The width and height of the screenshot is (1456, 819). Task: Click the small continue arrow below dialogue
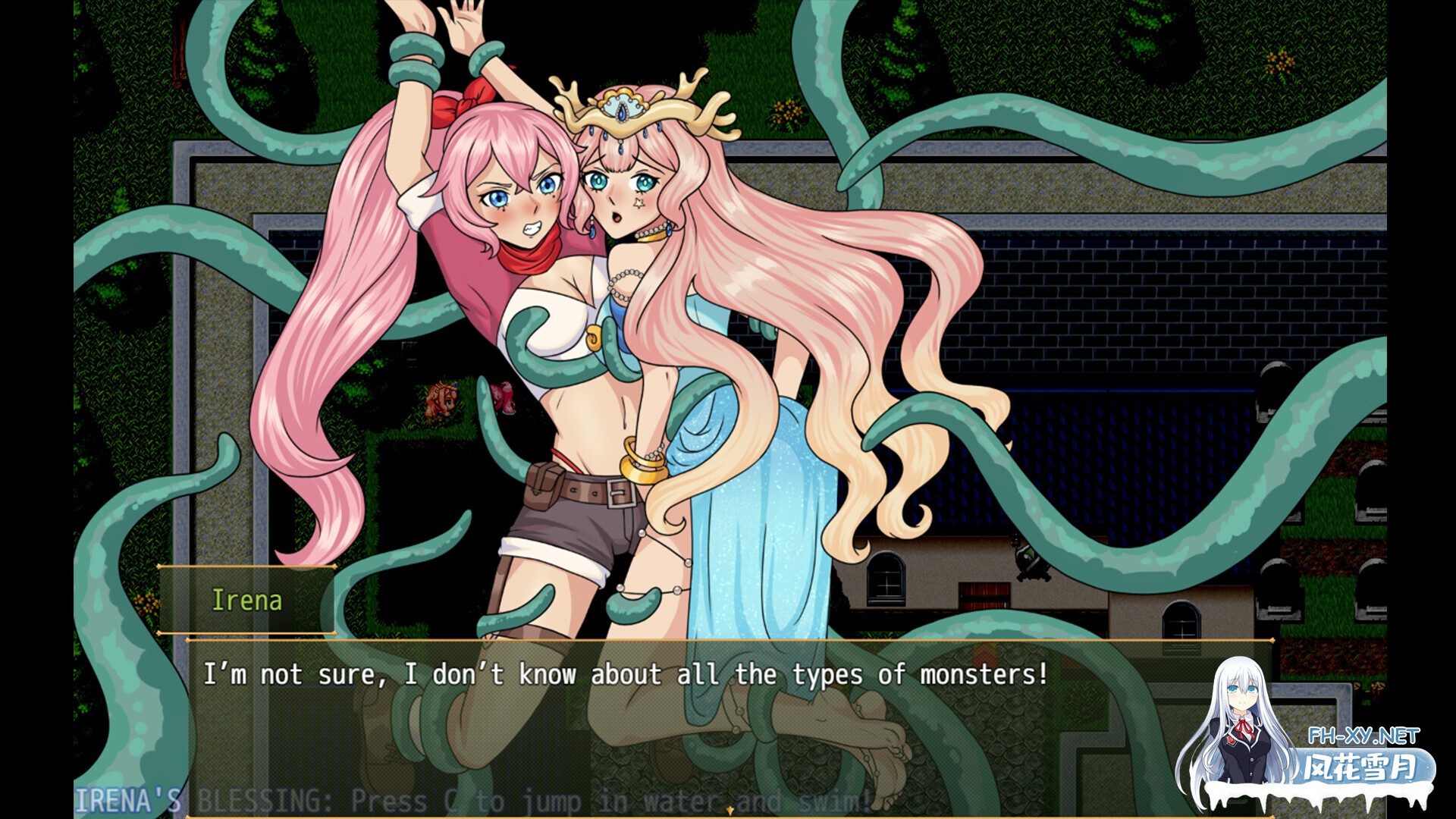730,811
